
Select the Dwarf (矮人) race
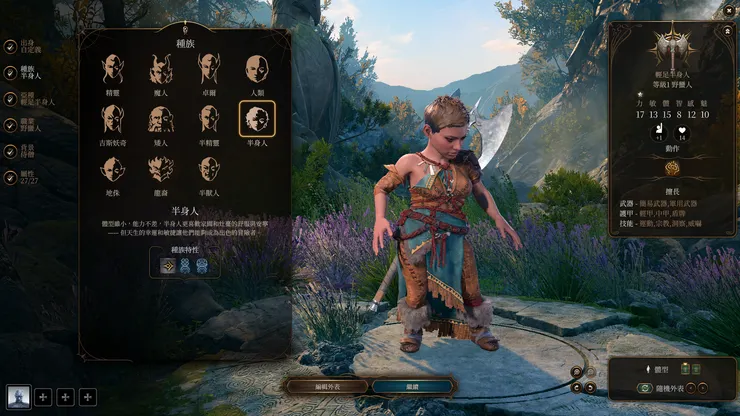[x=160, y=120]
